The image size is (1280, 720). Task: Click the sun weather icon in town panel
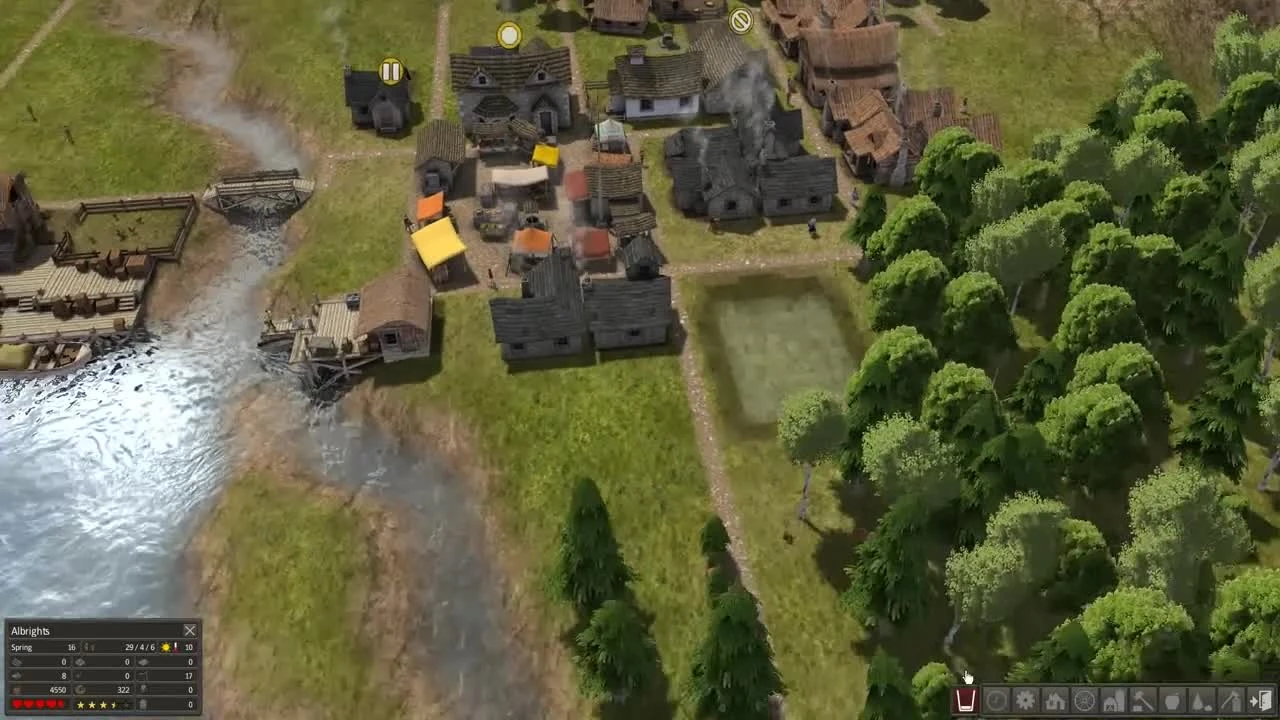(166, 647)
